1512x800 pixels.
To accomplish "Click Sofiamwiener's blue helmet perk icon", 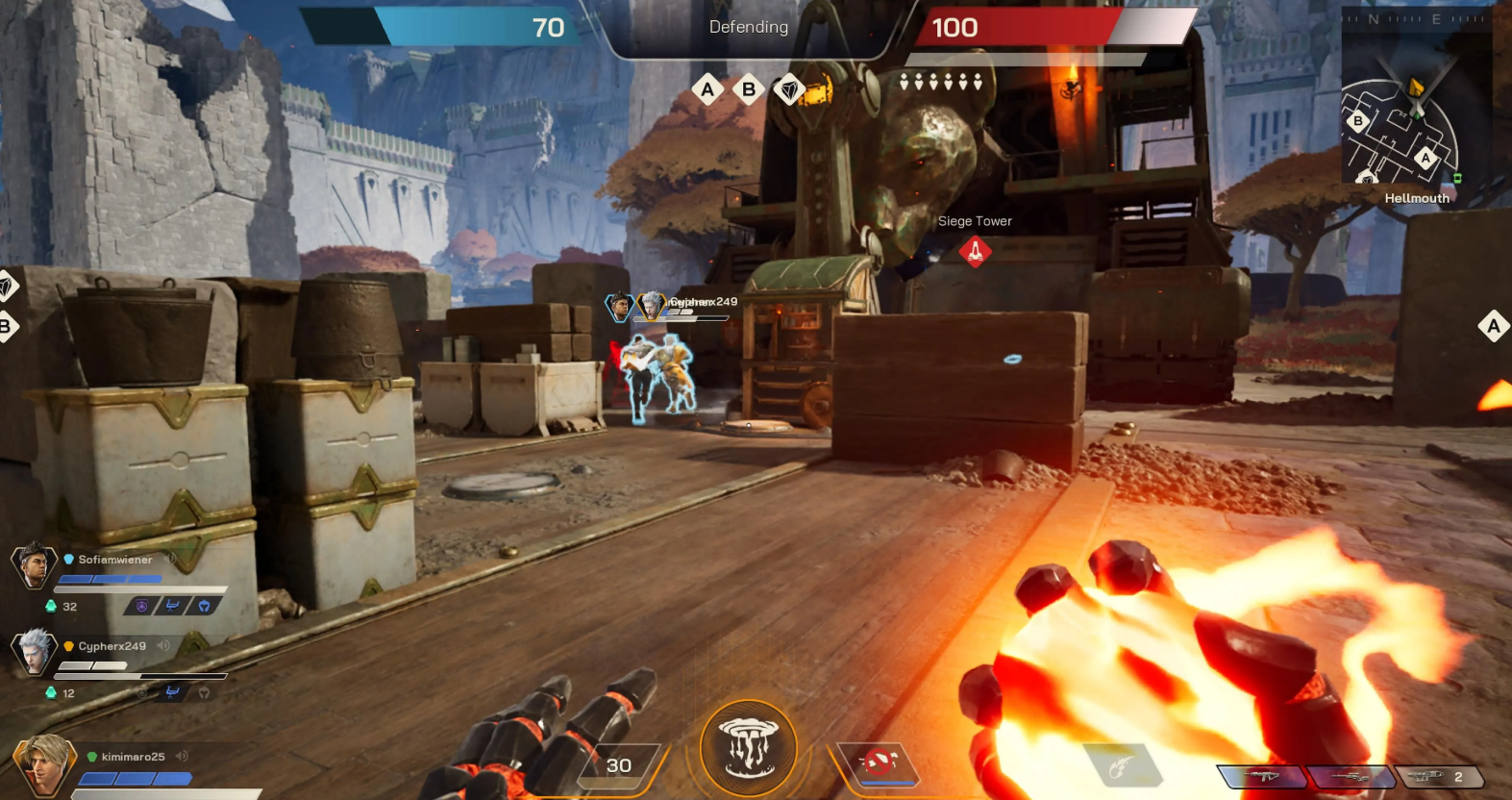I will click(x=204, y=606).
